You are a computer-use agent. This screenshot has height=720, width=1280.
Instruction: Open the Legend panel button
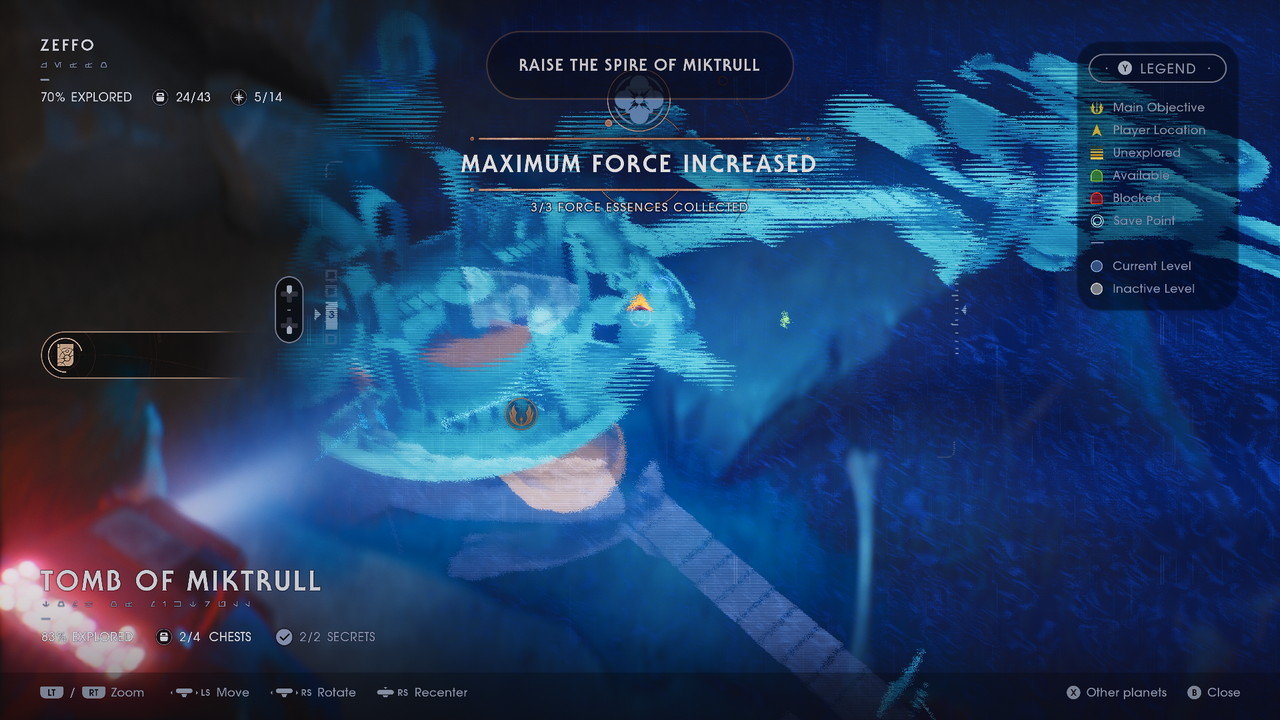tap(1157, 68)
